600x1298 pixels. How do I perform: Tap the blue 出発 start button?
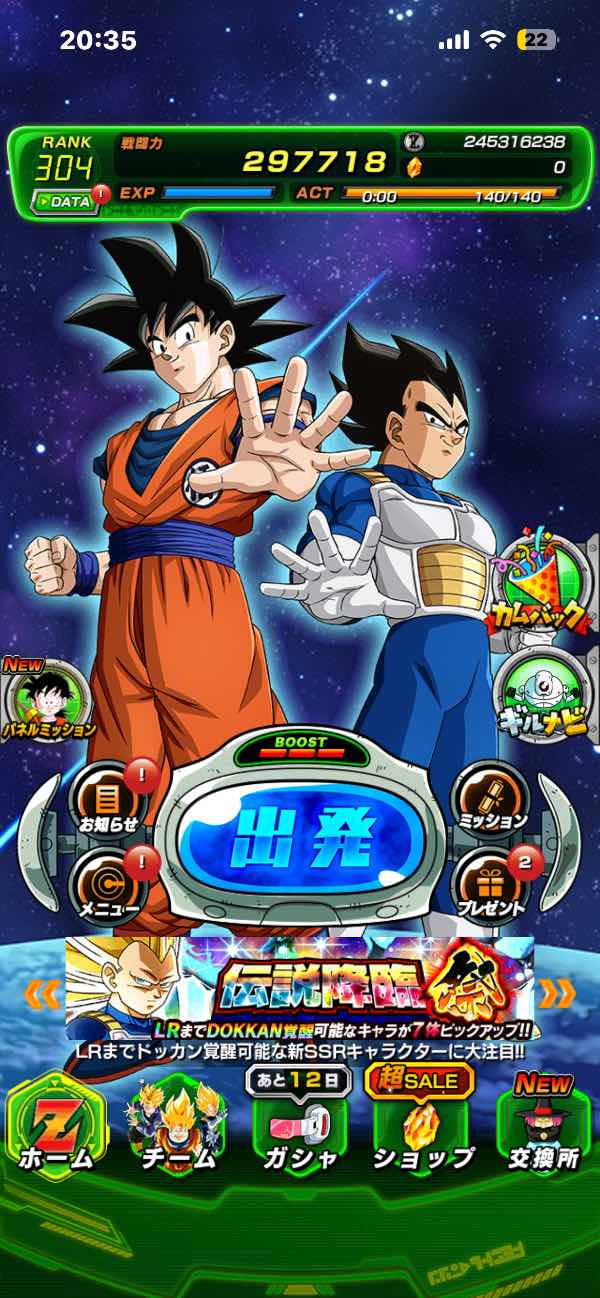[x=302, y=836]
